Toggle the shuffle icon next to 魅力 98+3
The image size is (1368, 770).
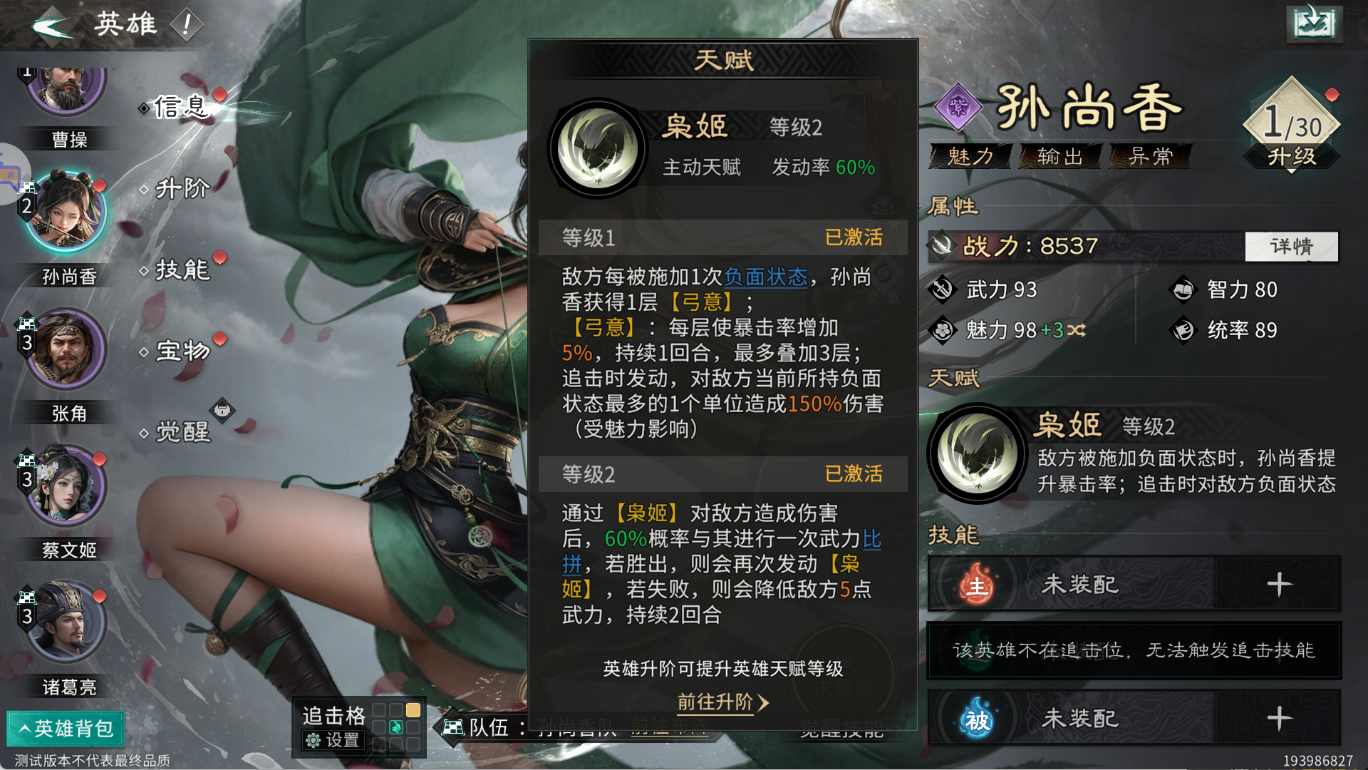[x=1075, y=330]
